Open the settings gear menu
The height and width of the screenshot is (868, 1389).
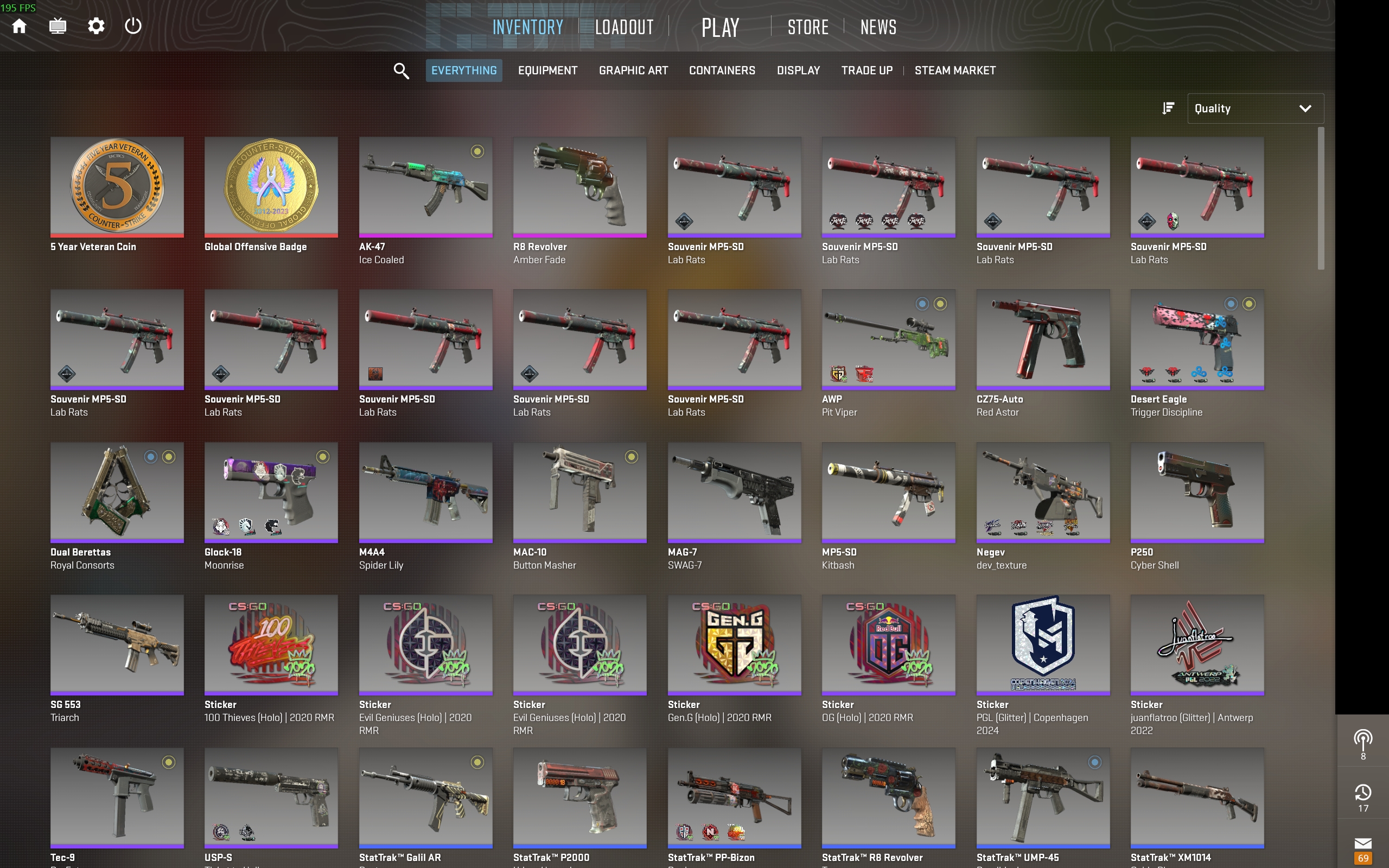tap(96, 27)
